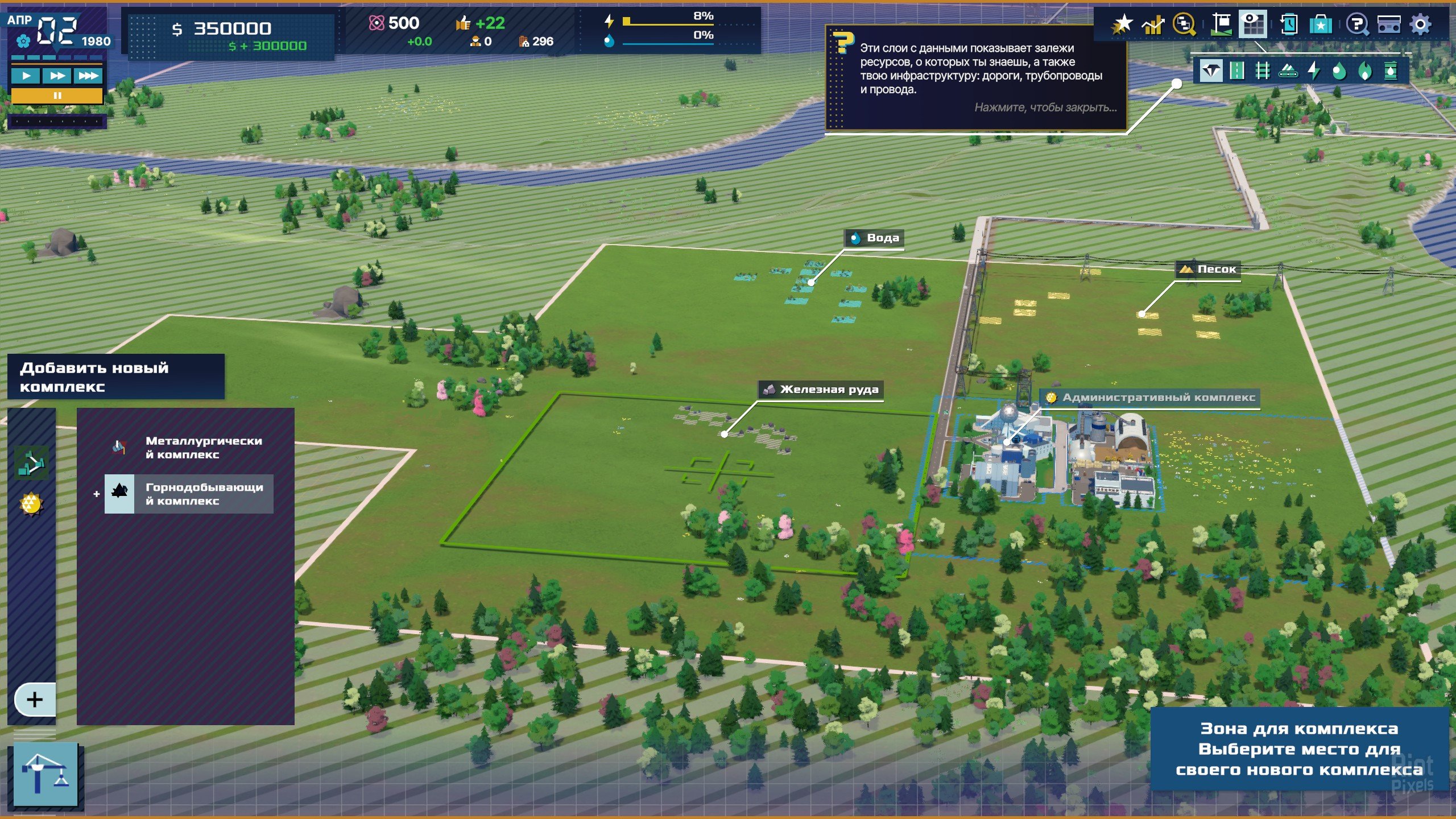Toggle the water drop pipeline layer

(x=1339, y=71)
